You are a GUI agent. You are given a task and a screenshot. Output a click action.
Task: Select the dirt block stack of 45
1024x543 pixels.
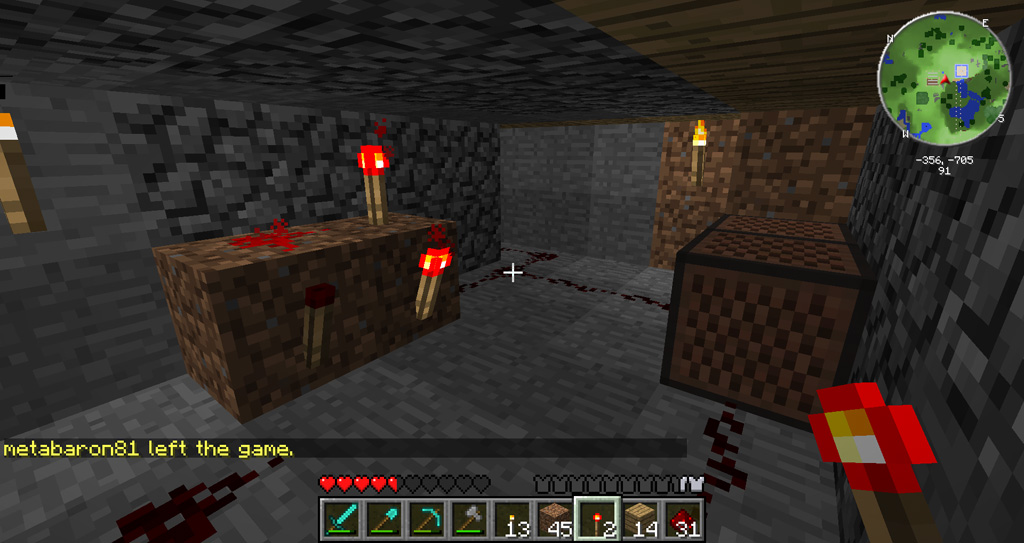tap(555, 519)
